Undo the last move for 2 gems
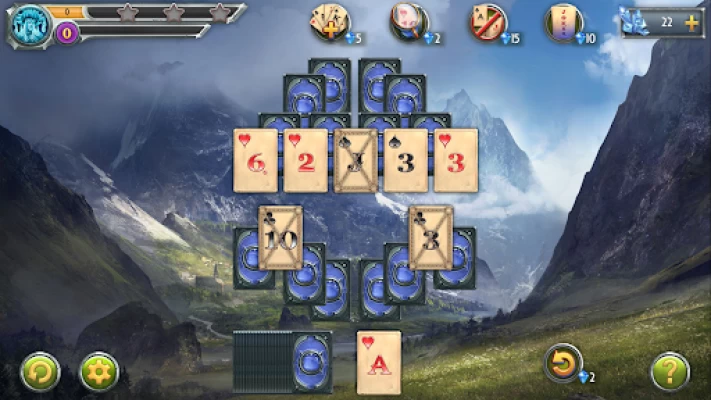 [x=563, y=362]
